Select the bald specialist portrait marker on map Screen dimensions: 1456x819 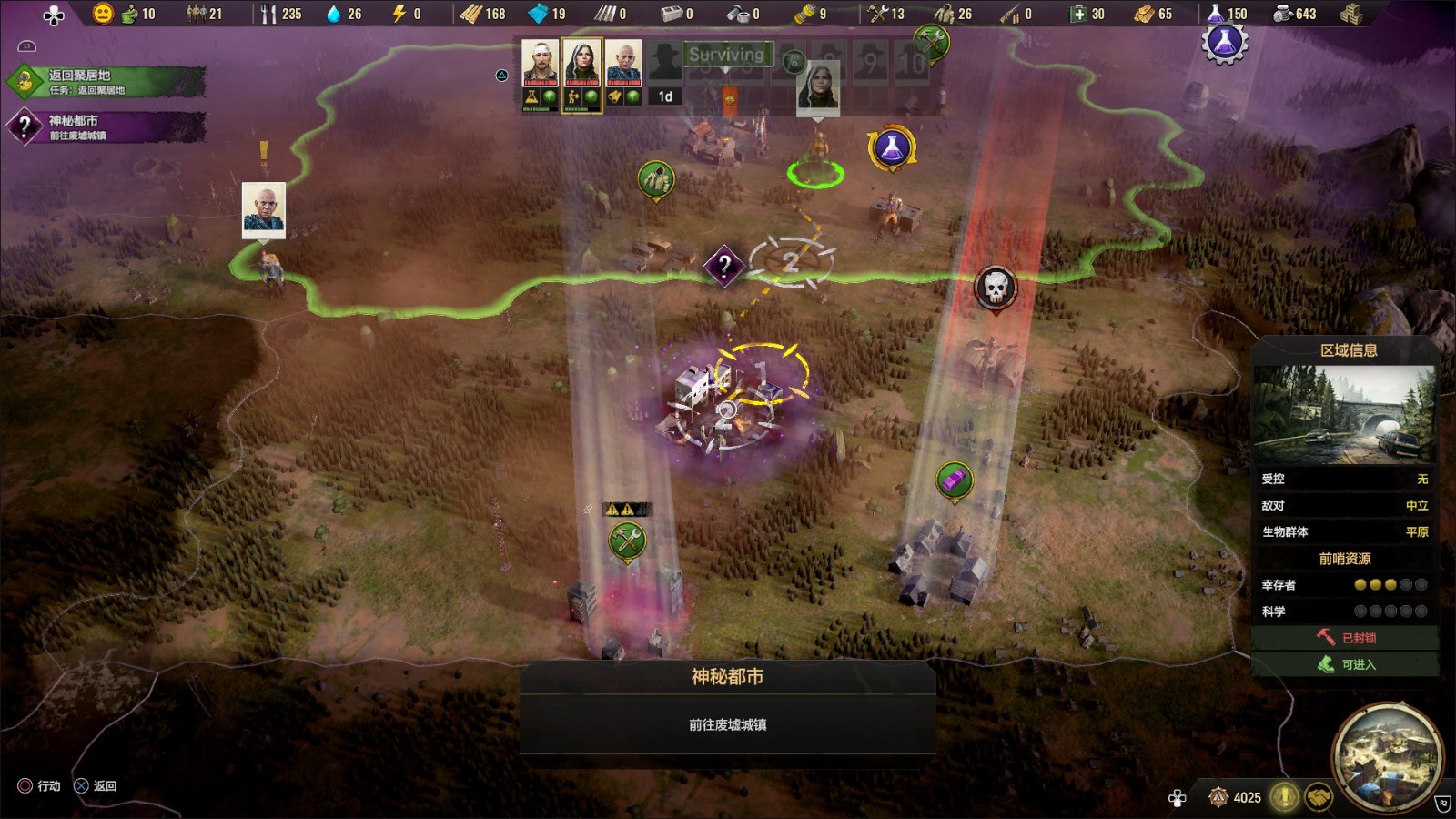[264, 208]
